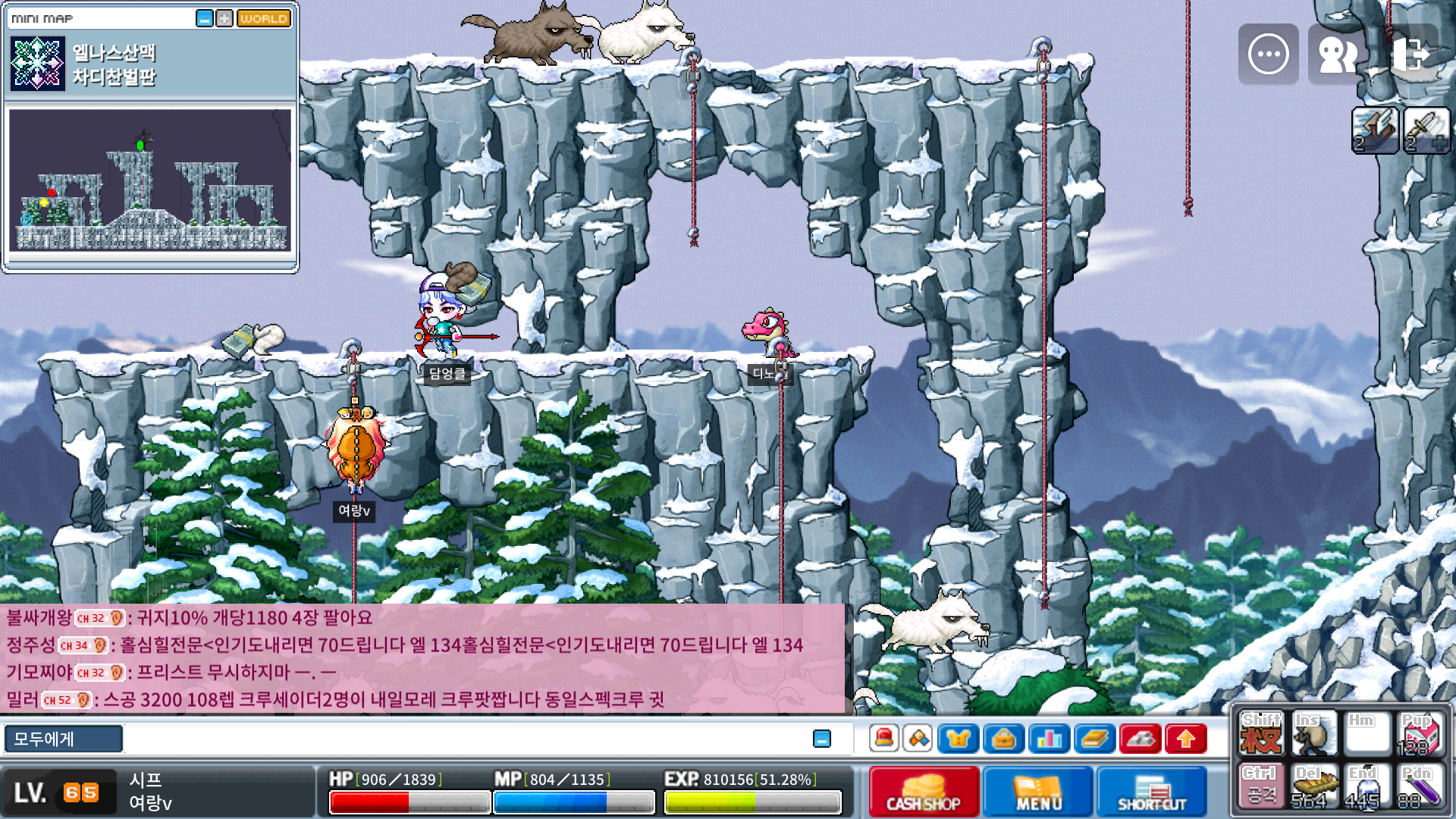The height and width of the screenshot is (819, 1456).
Task: Click the WORLD map button
Action: pos(264,18)
